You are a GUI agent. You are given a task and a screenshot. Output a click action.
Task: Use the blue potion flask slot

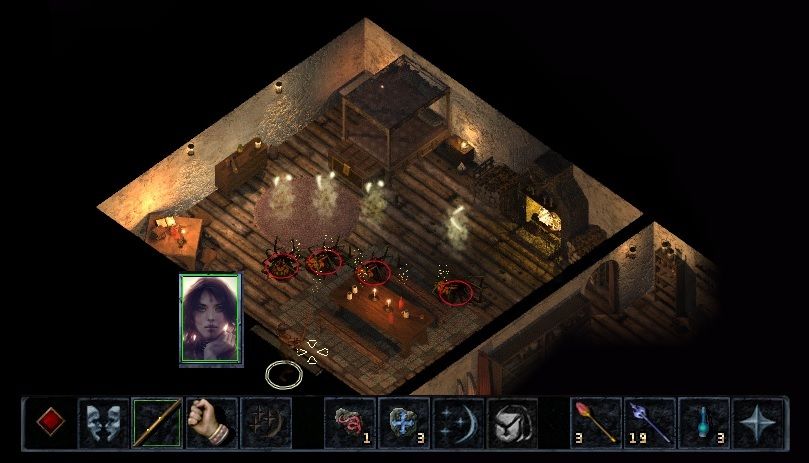[704, 422]
